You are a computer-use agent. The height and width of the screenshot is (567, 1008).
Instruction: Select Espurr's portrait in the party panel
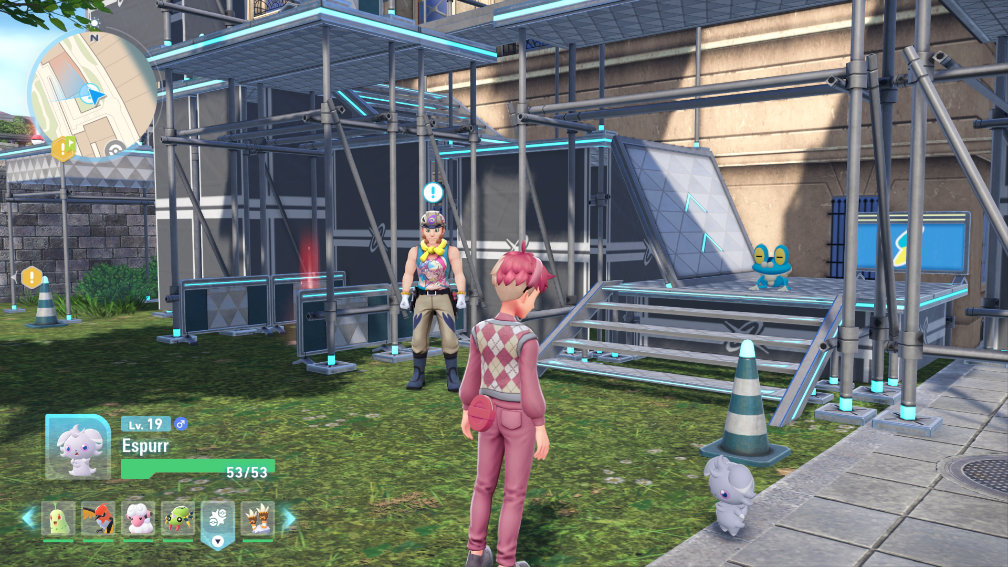78,447
